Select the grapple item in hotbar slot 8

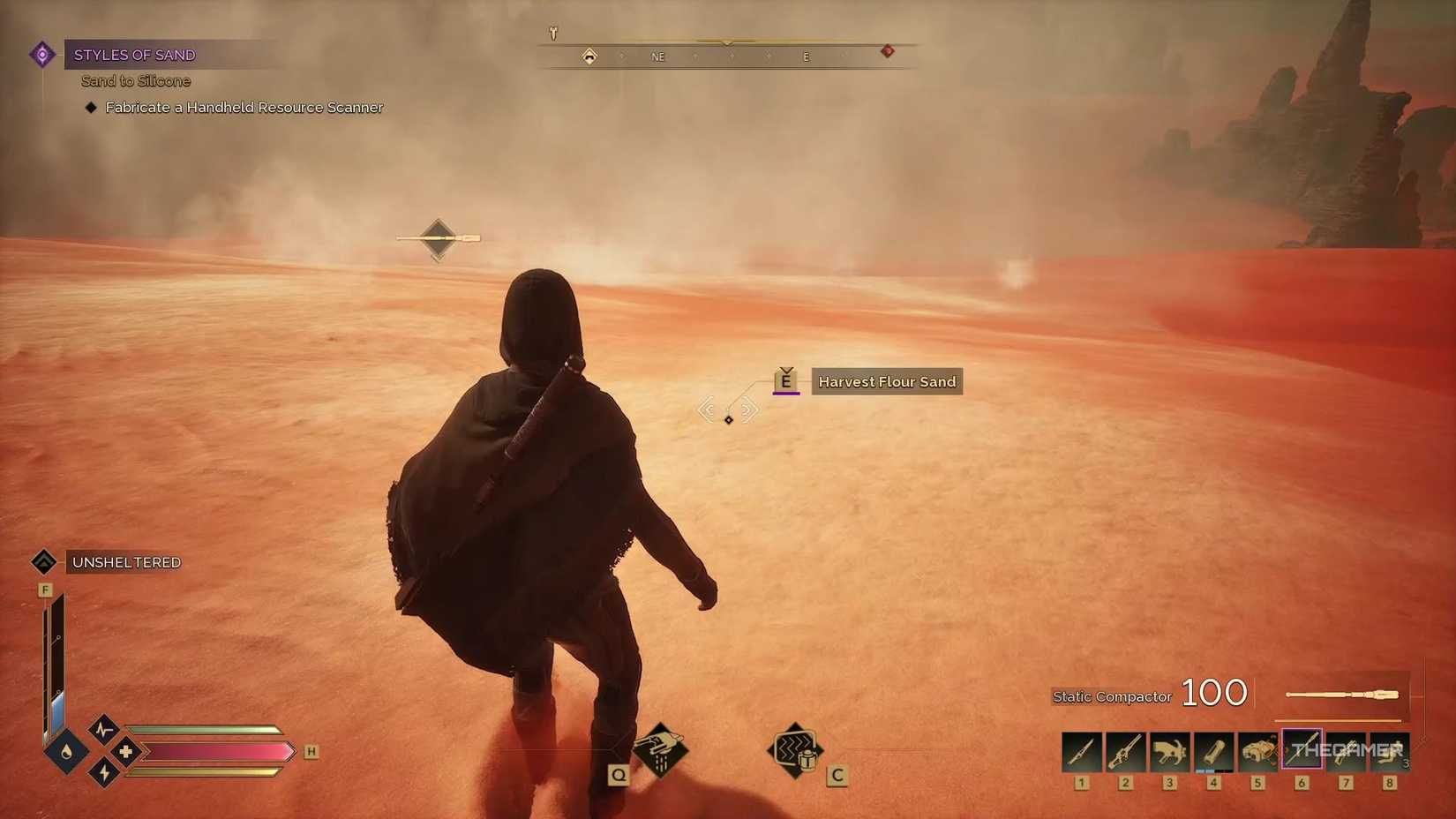coord(1389,751)
